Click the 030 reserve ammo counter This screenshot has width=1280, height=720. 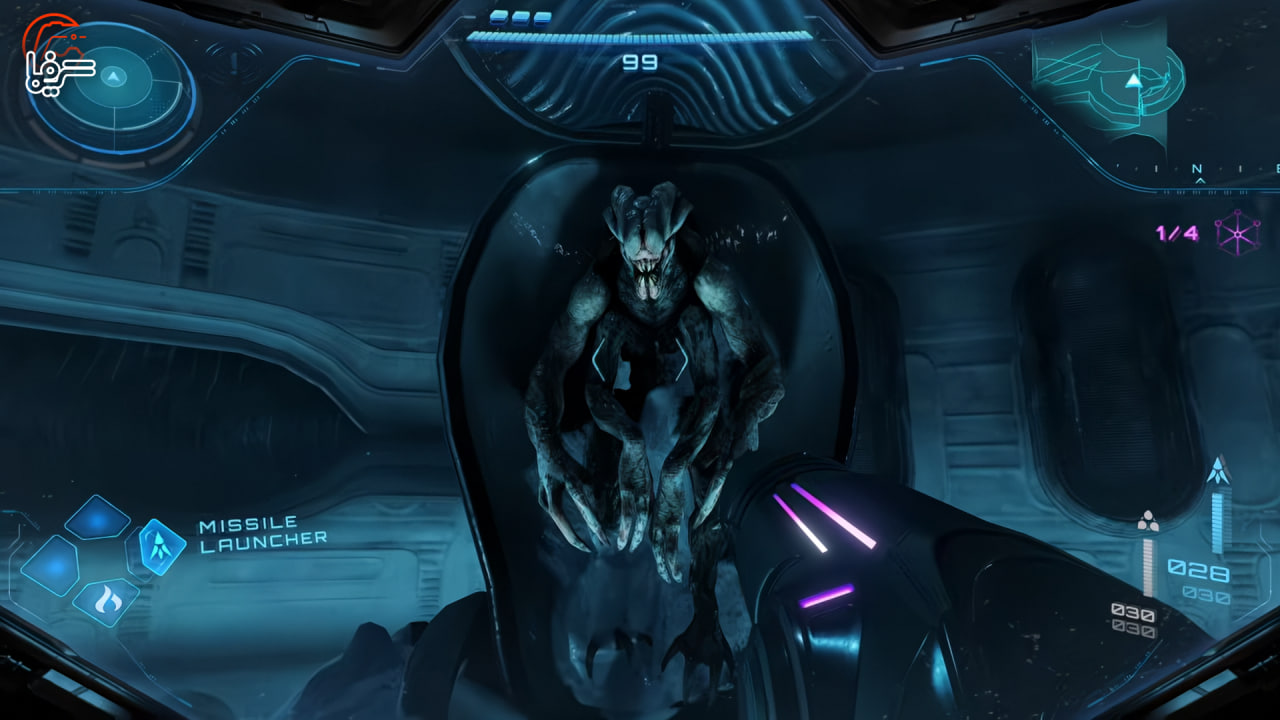pos(1207,594)
